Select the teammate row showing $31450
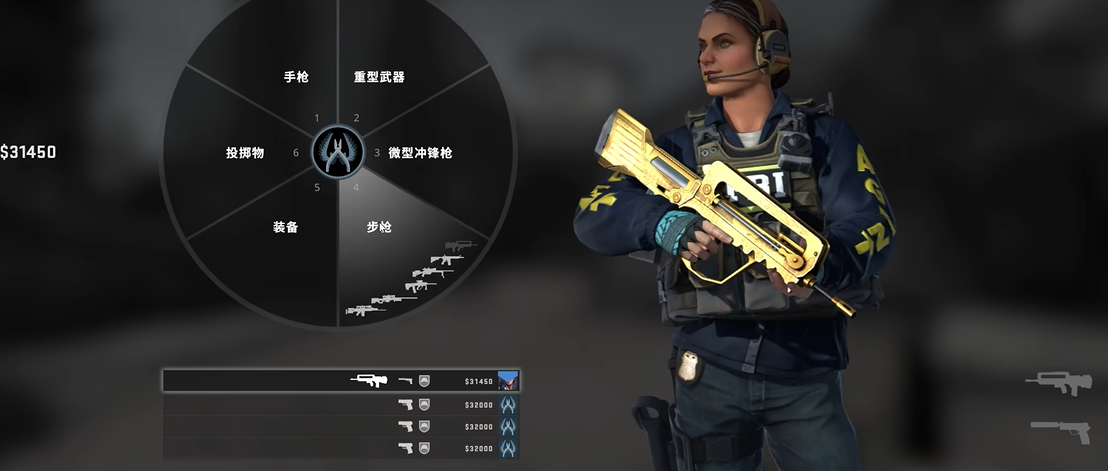This screenshot has width=1108, height=471. (x=340, y=381)
